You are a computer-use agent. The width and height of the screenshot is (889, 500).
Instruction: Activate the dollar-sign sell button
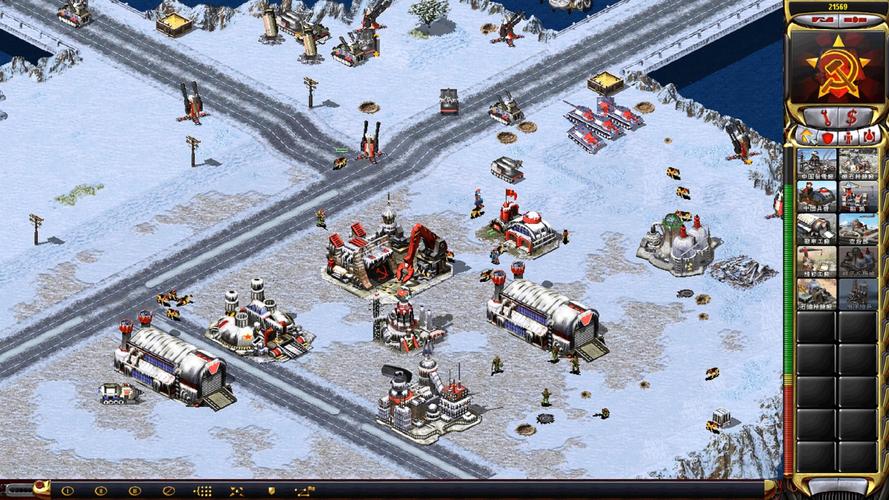click(x=851, y=116)
